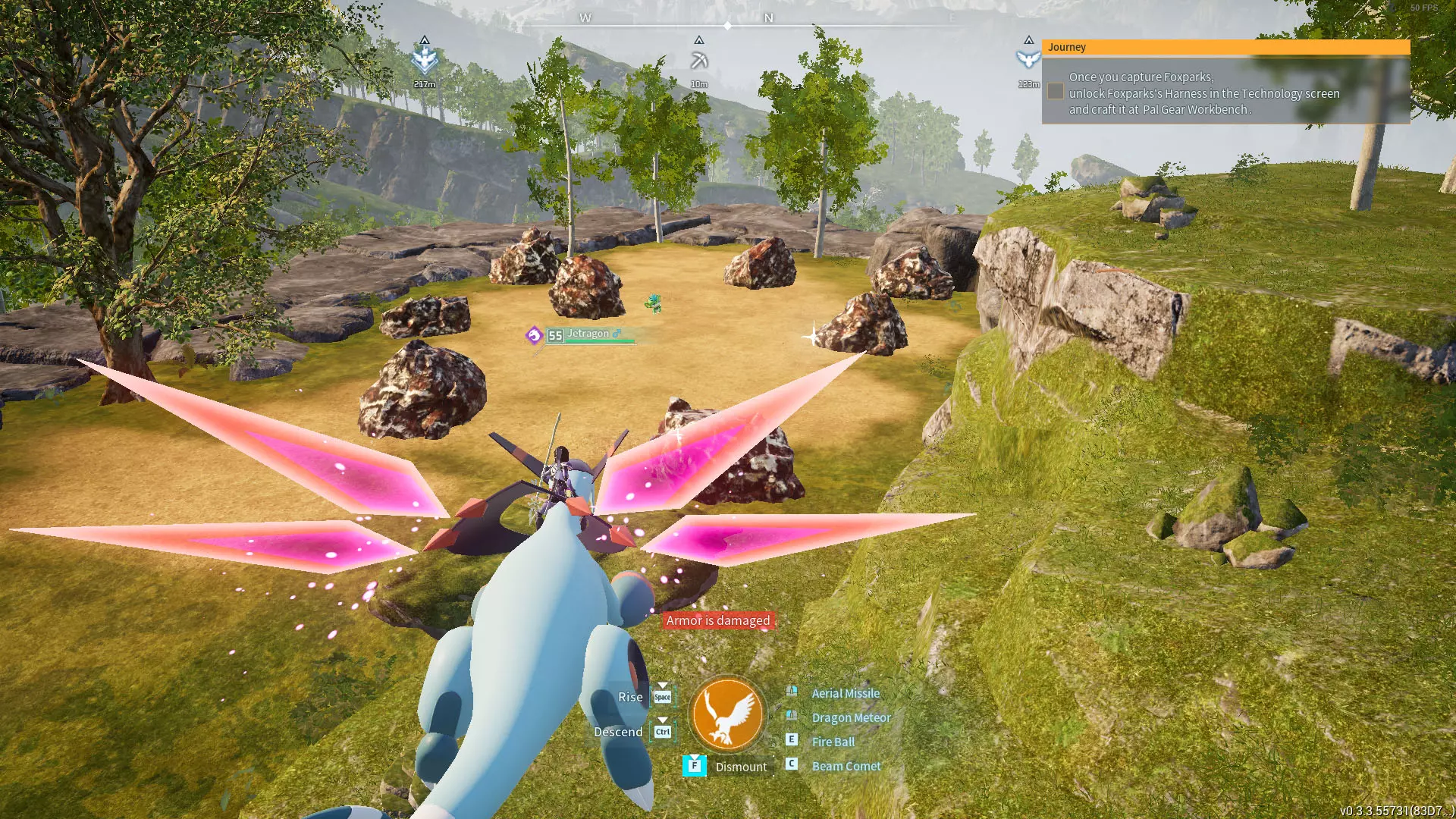Select the winged compass marker at 123m
Viewport: 1456px width, 819px height.
coord(1028,59)
